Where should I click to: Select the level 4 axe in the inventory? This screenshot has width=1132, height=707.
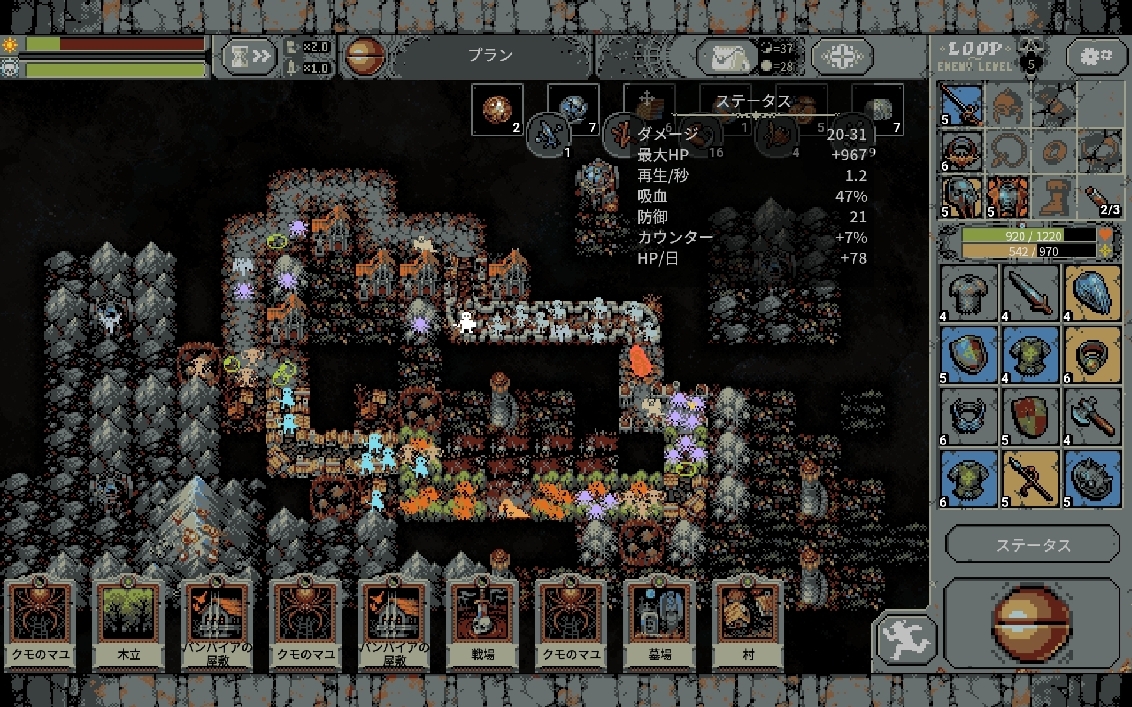pos(1091,415)
